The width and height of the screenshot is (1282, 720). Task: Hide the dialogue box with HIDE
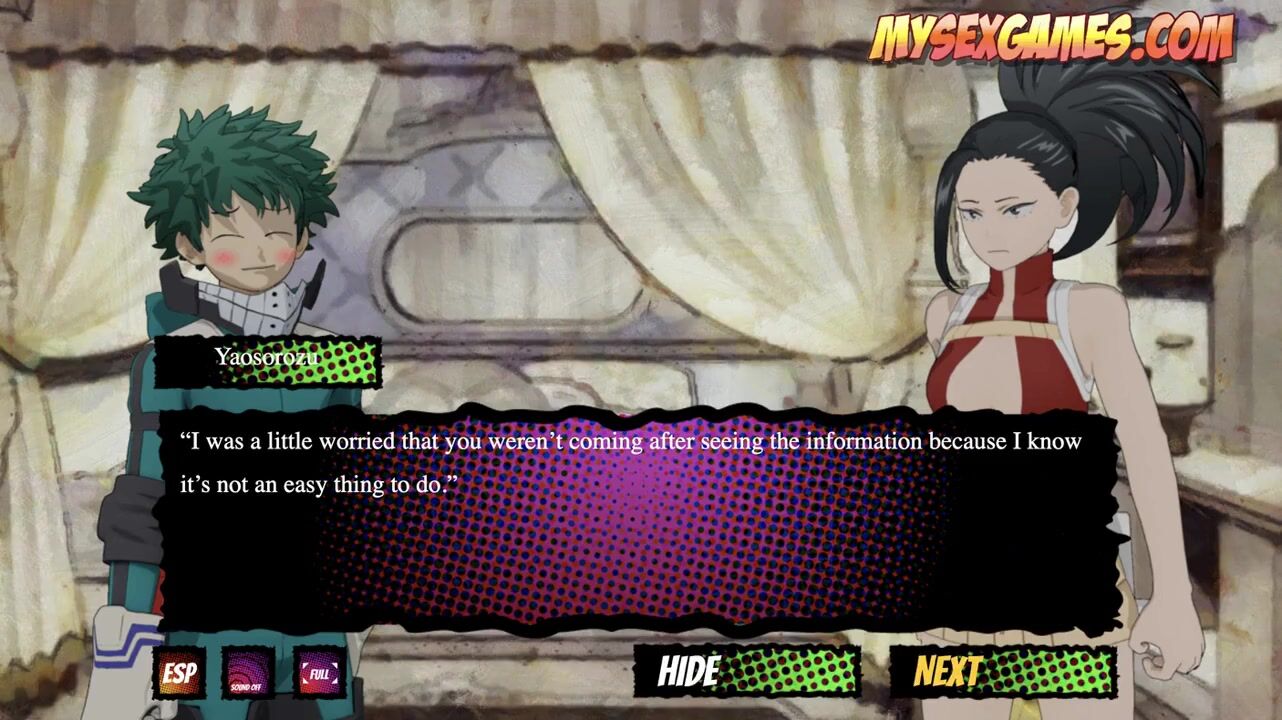(x=747, y=671)
